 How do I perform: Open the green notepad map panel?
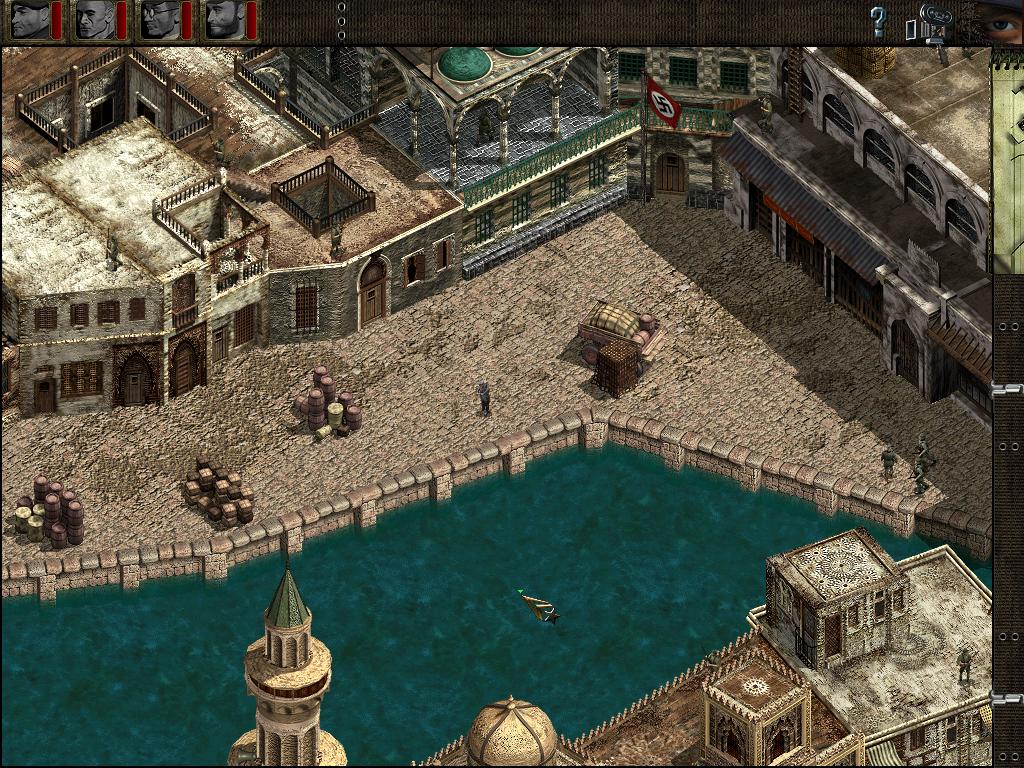click(x=1007, y=160)
